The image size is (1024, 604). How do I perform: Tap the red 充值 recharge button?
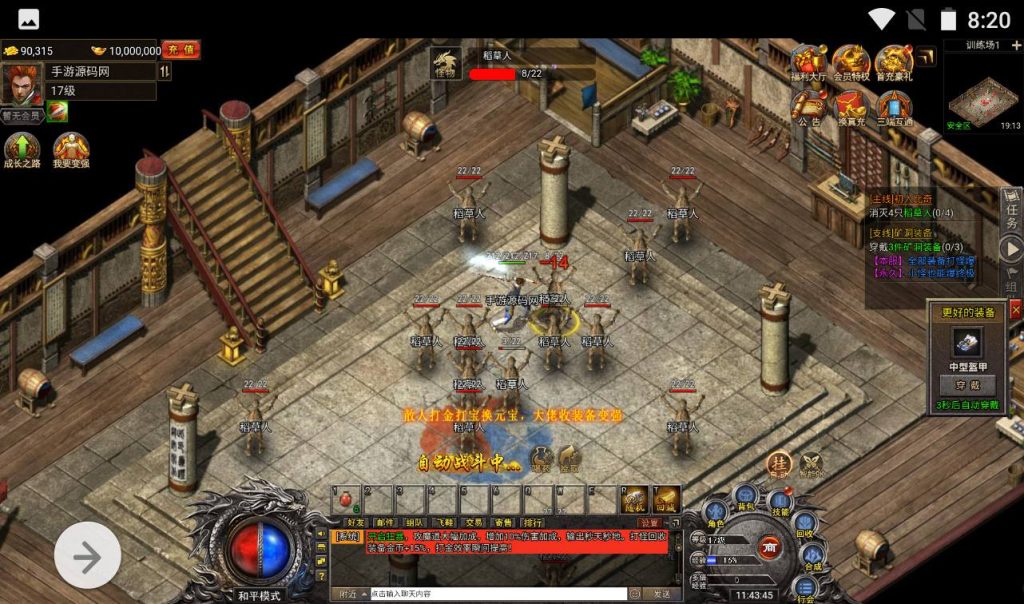pos(182,49)
